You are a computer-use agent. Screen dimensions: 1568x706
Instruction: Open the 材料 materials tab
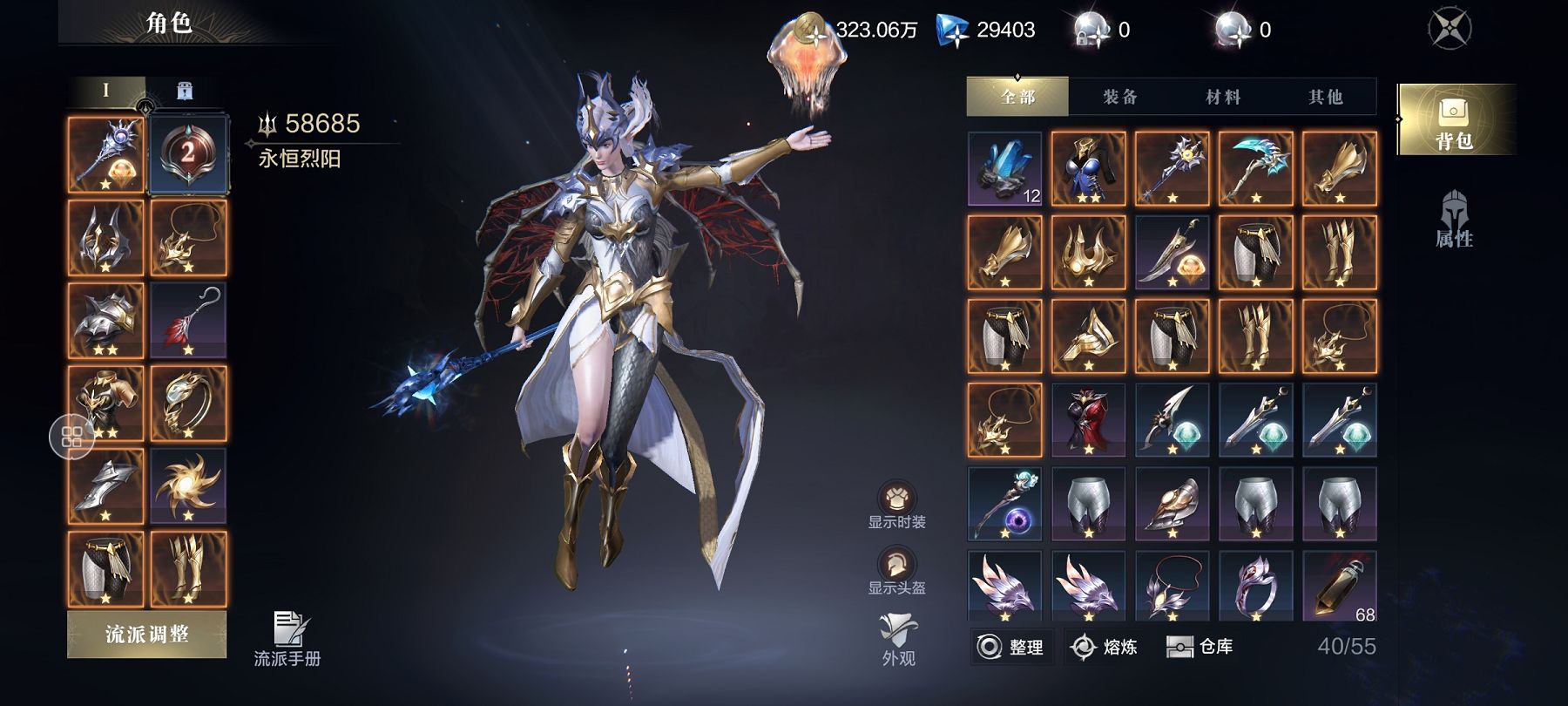(x=1222, y=97)
